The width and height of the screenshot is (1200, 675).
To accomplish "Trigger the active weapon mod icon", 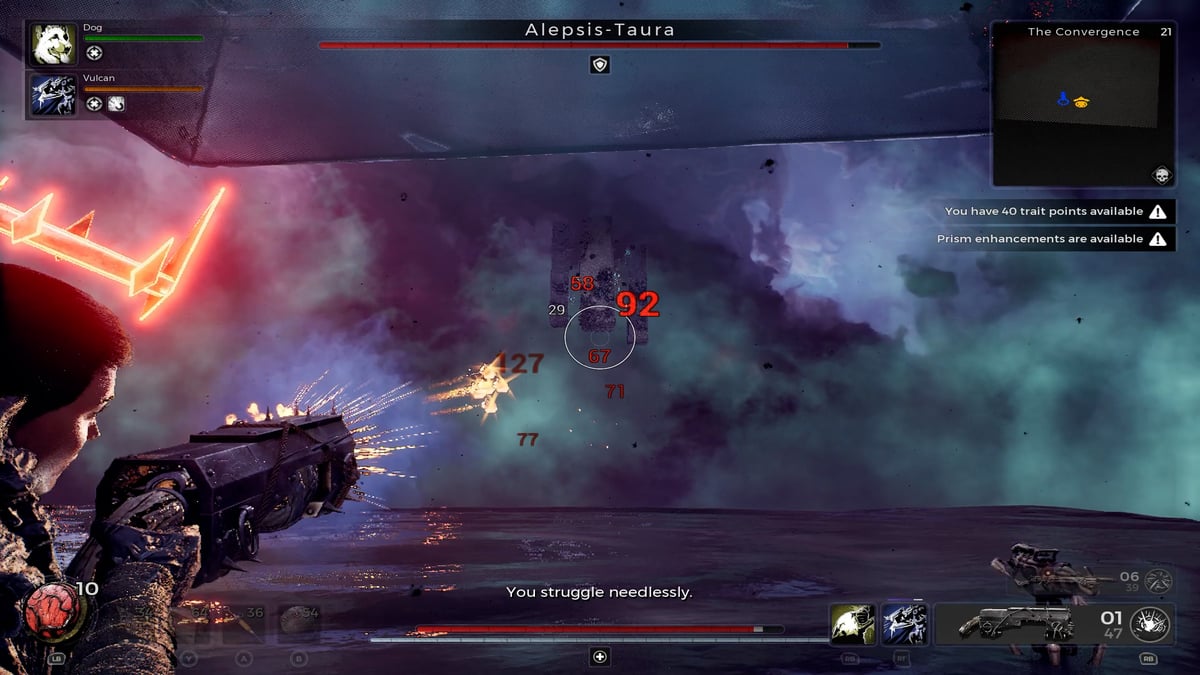I will [1150, 624].
